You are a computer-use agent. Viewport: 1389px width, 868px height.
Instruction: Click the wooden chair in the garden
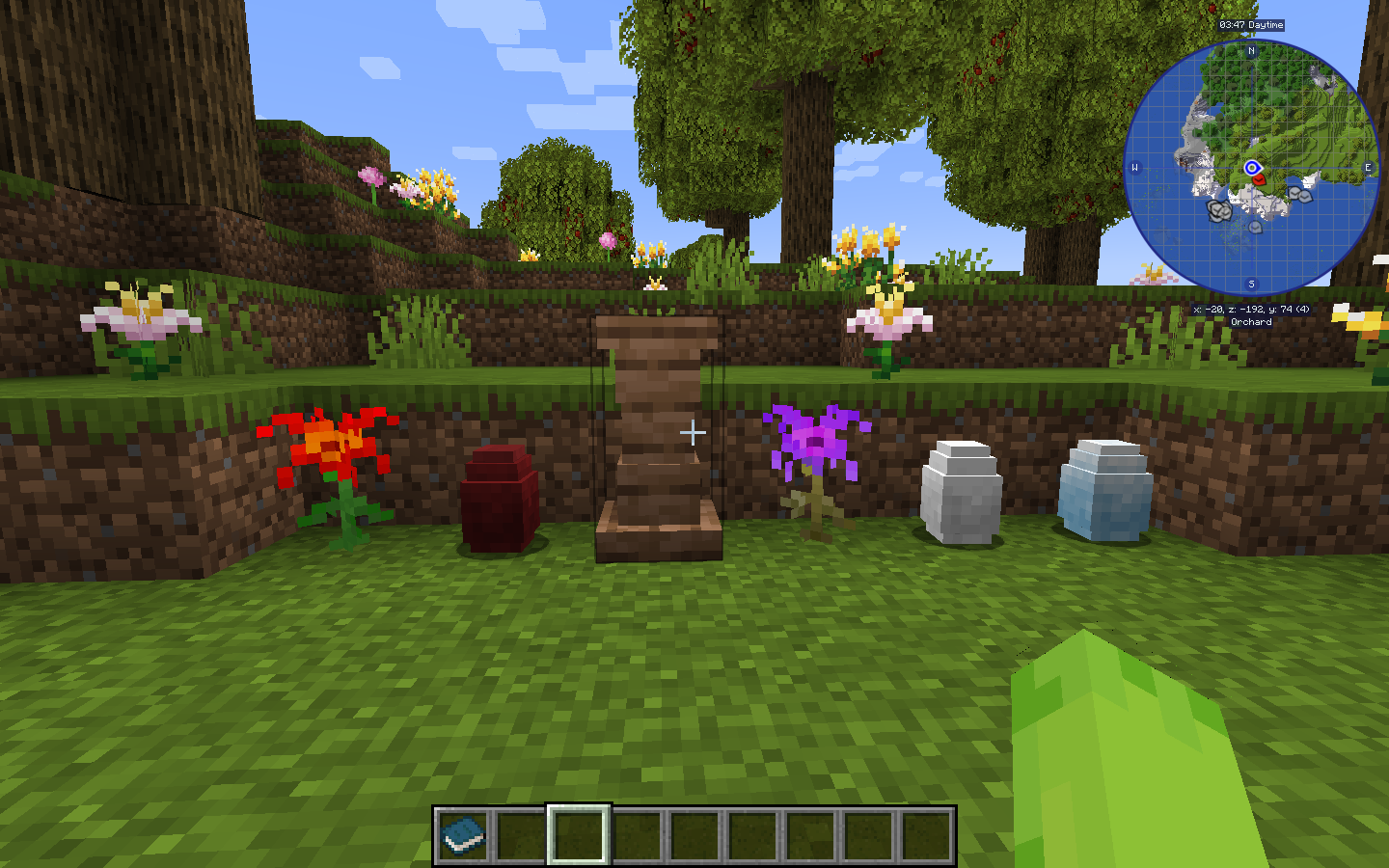658,434
